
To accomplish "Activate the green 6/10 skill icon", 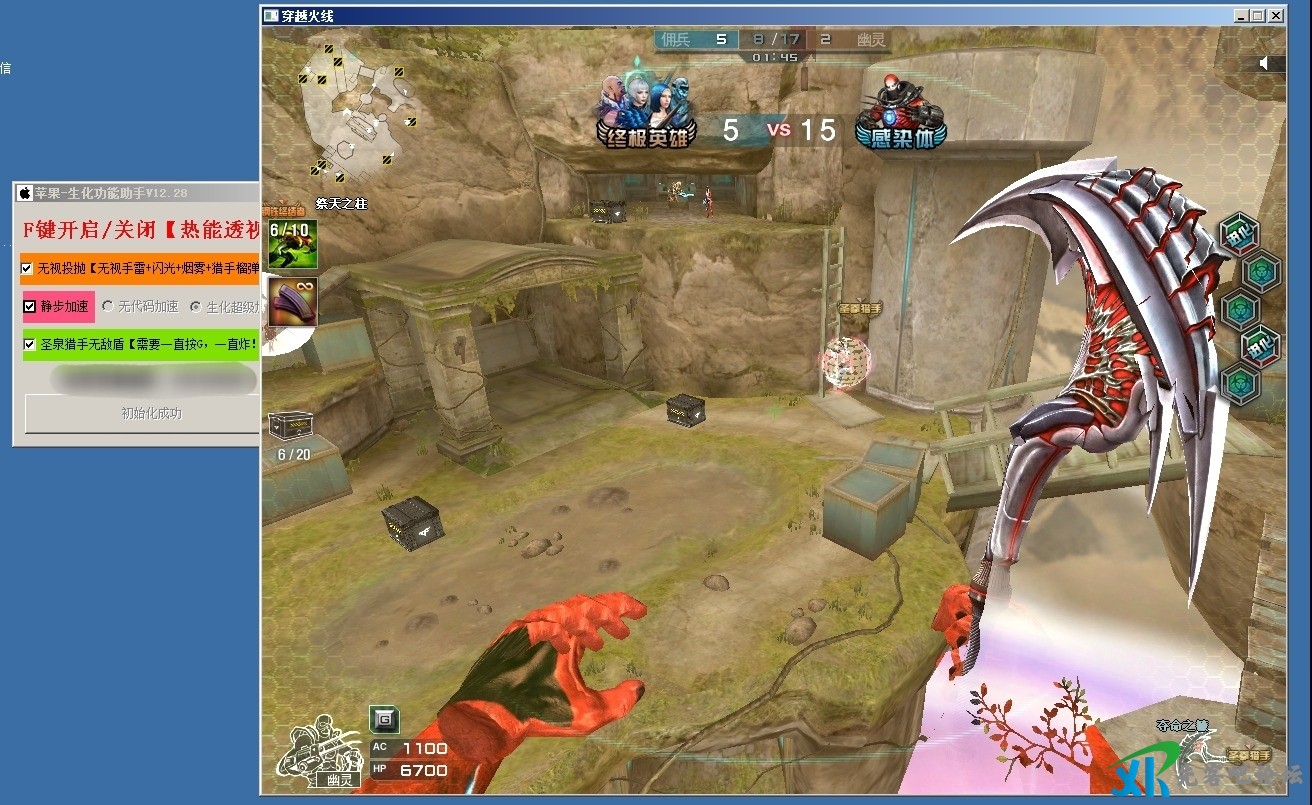I will tap(292, 244).
